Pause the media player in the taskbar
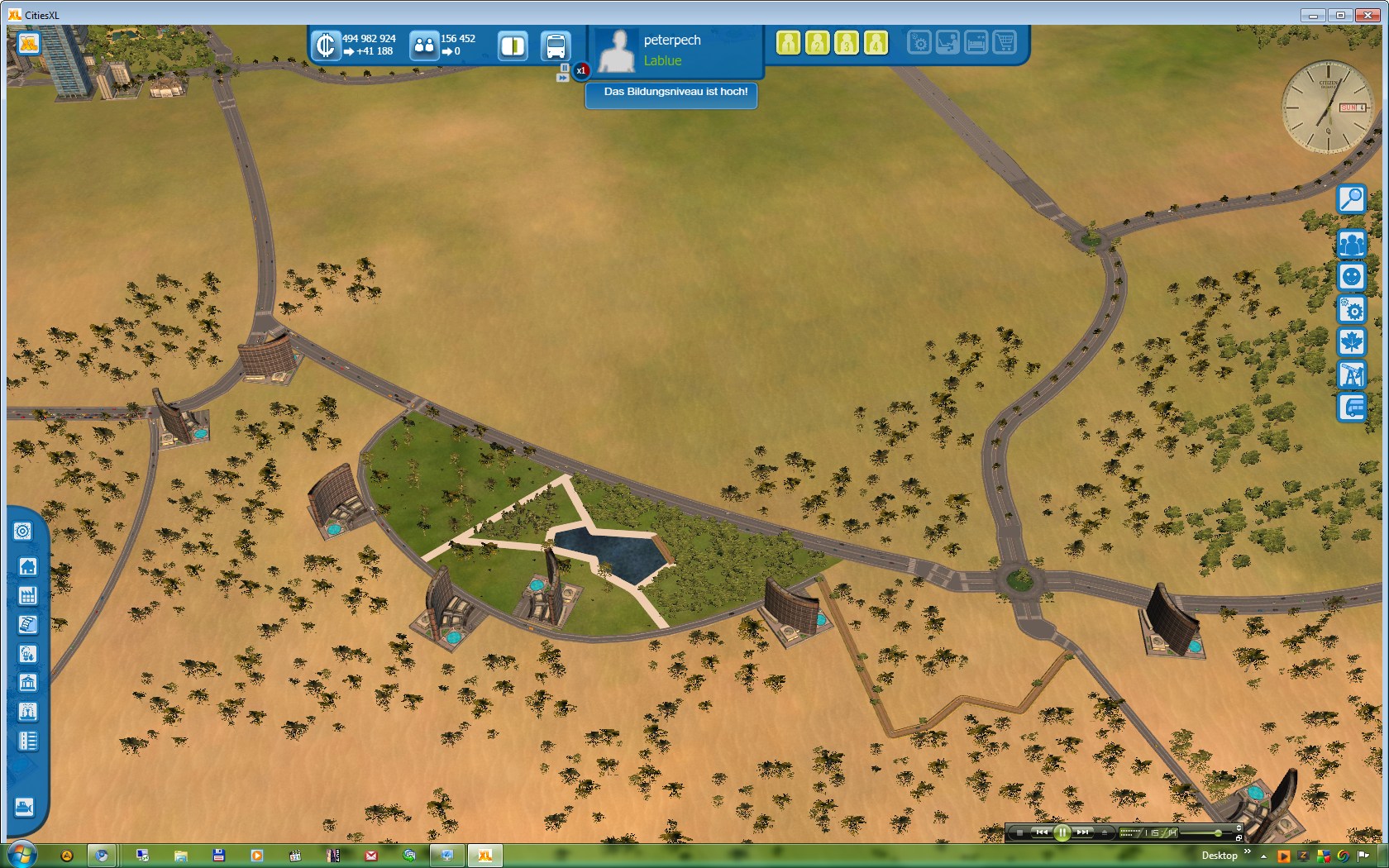This screenshot has height=868, width=1389. [1062, 832]
